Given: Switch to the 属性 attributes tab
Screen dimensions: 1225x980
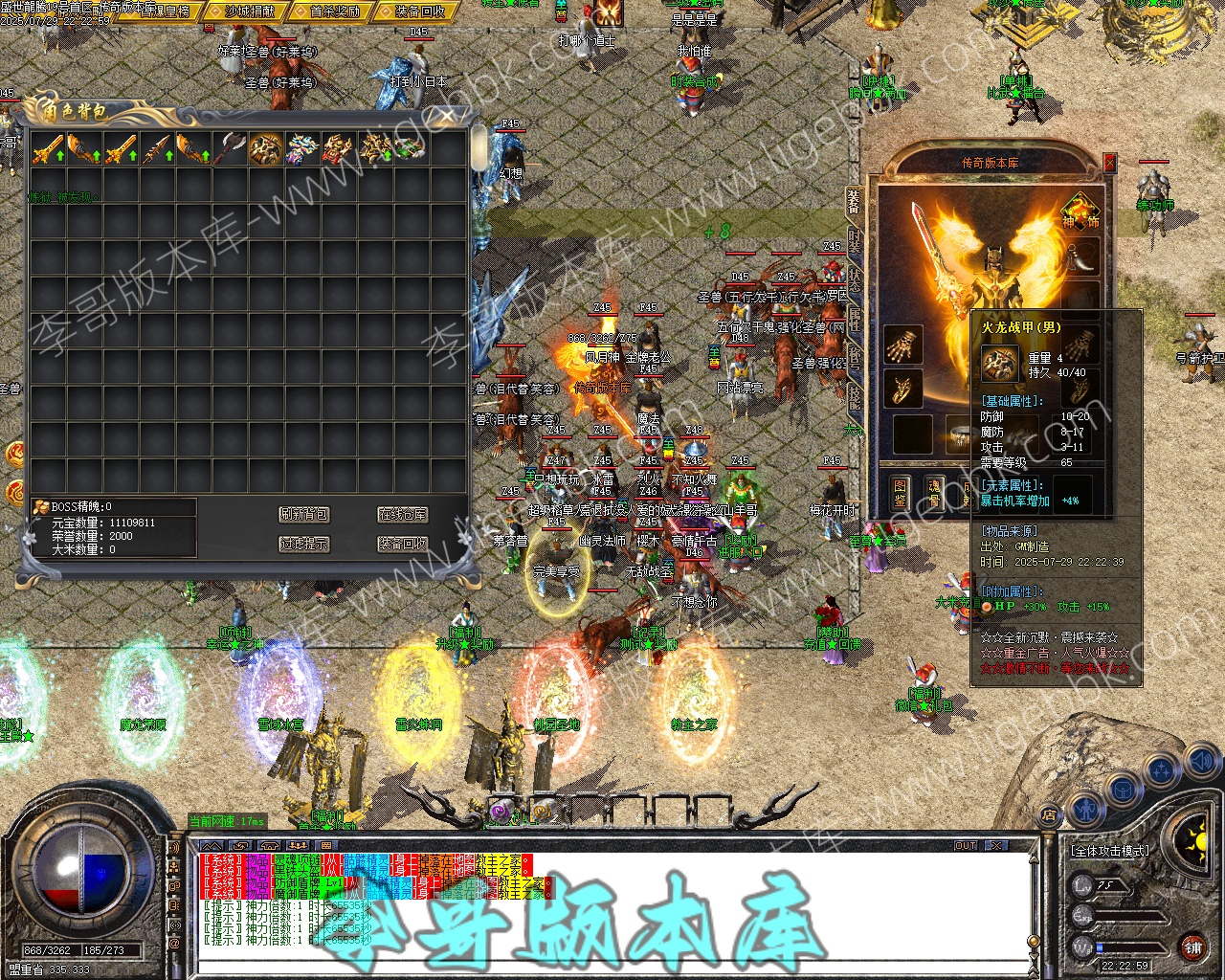Looking at the screenshot, I should [855, 321].
